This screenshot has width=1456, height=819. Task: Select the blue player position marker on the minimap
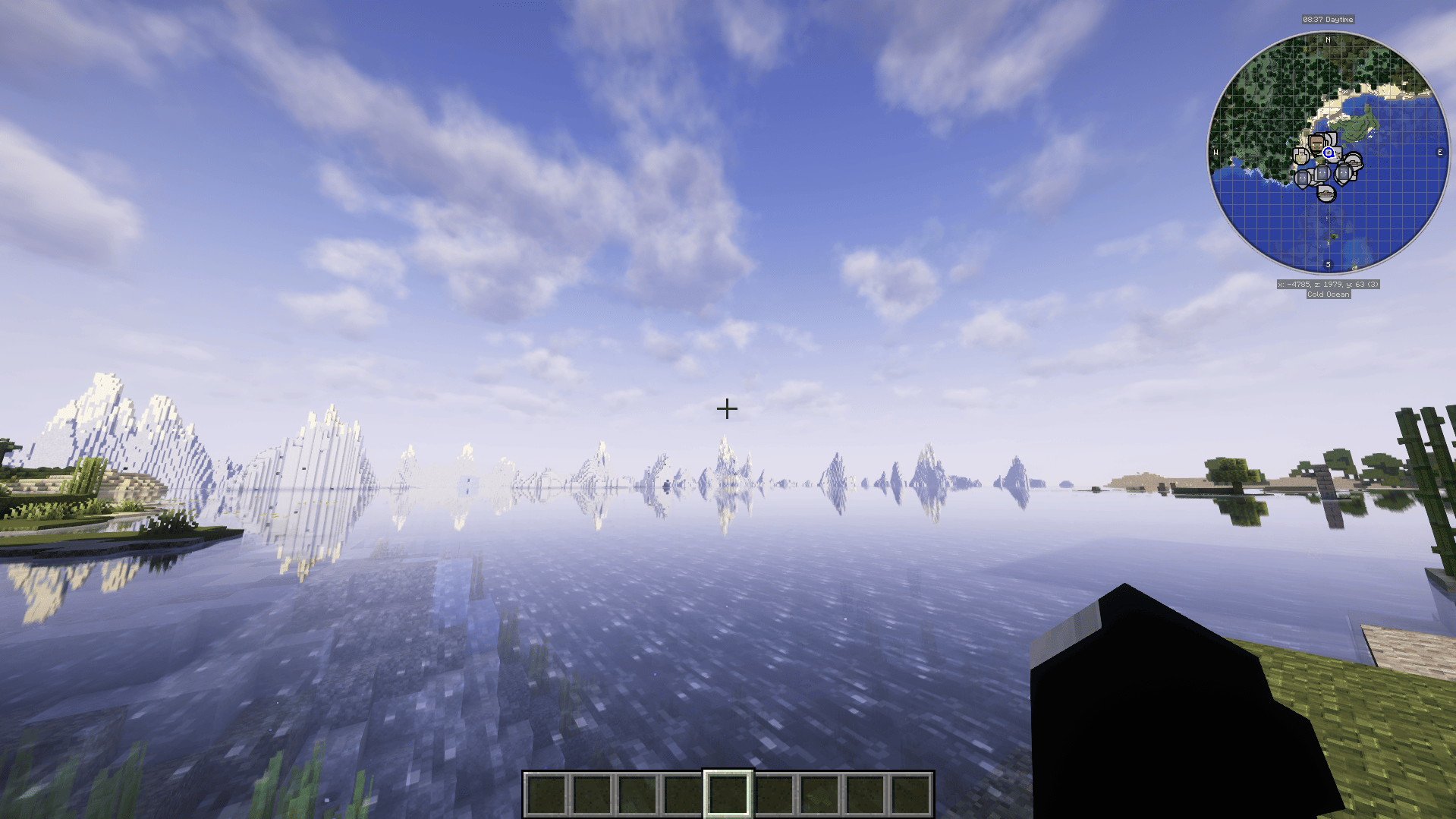click(1329, 153)
